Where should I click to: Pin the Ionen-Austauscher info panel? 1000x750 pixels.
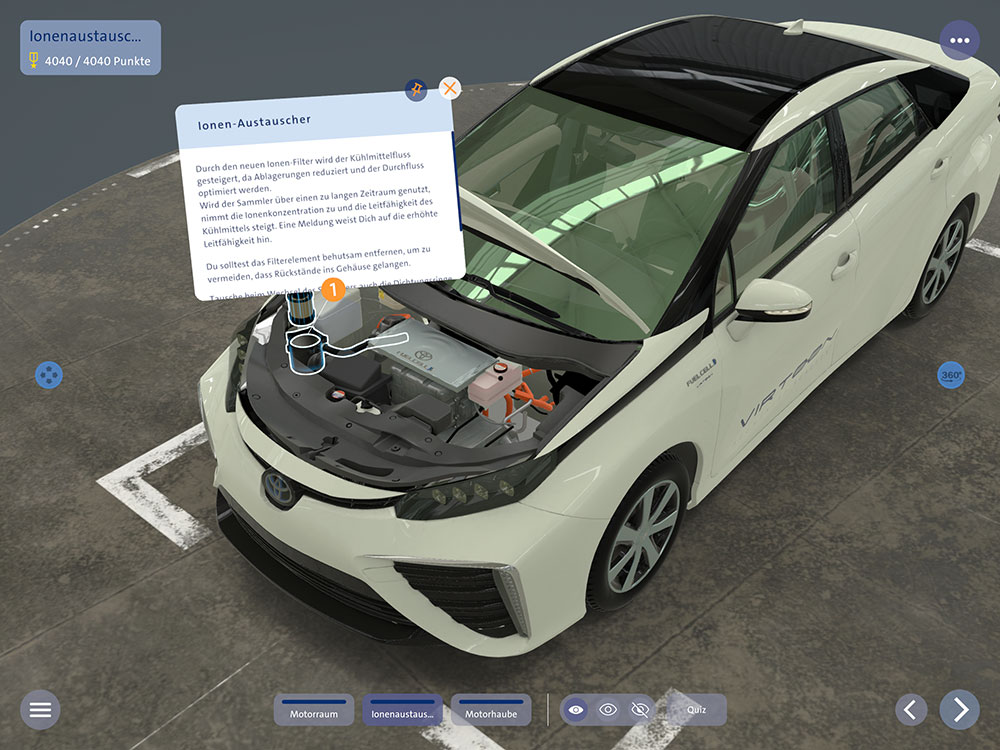(x=416, y=90)
